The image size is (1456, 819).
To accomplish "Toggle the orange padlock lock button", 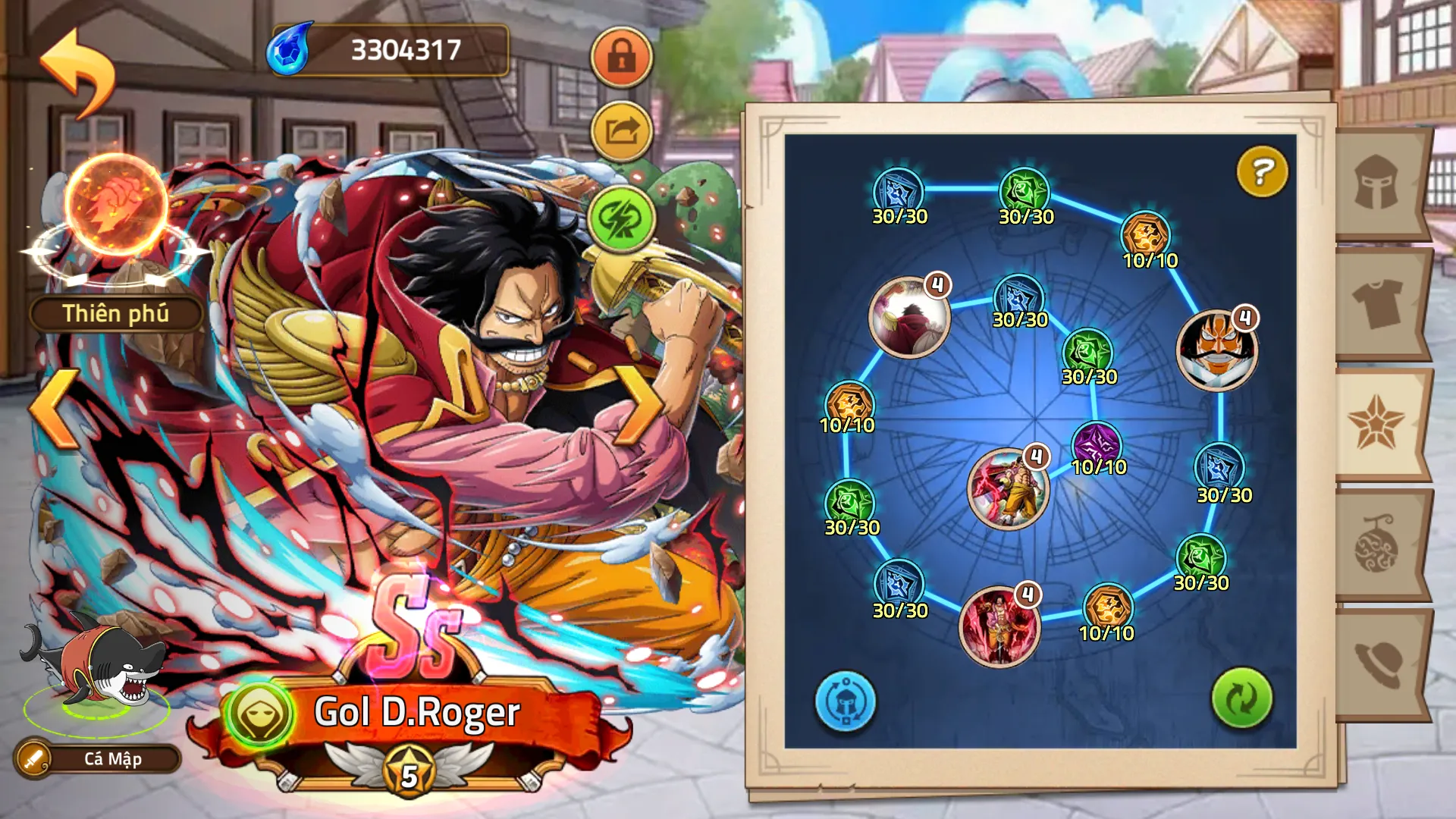I will click(622, 57).
